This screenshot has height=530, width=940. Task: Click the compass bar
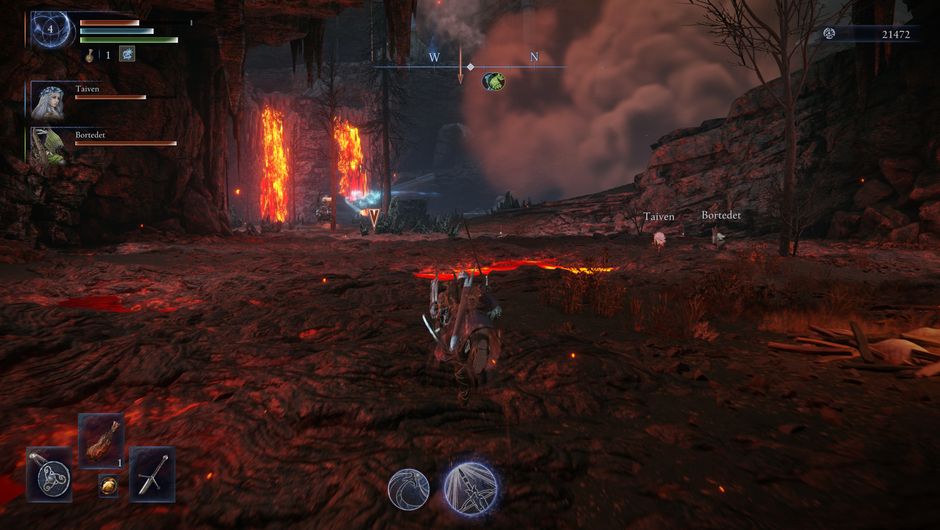pos(470,67)
